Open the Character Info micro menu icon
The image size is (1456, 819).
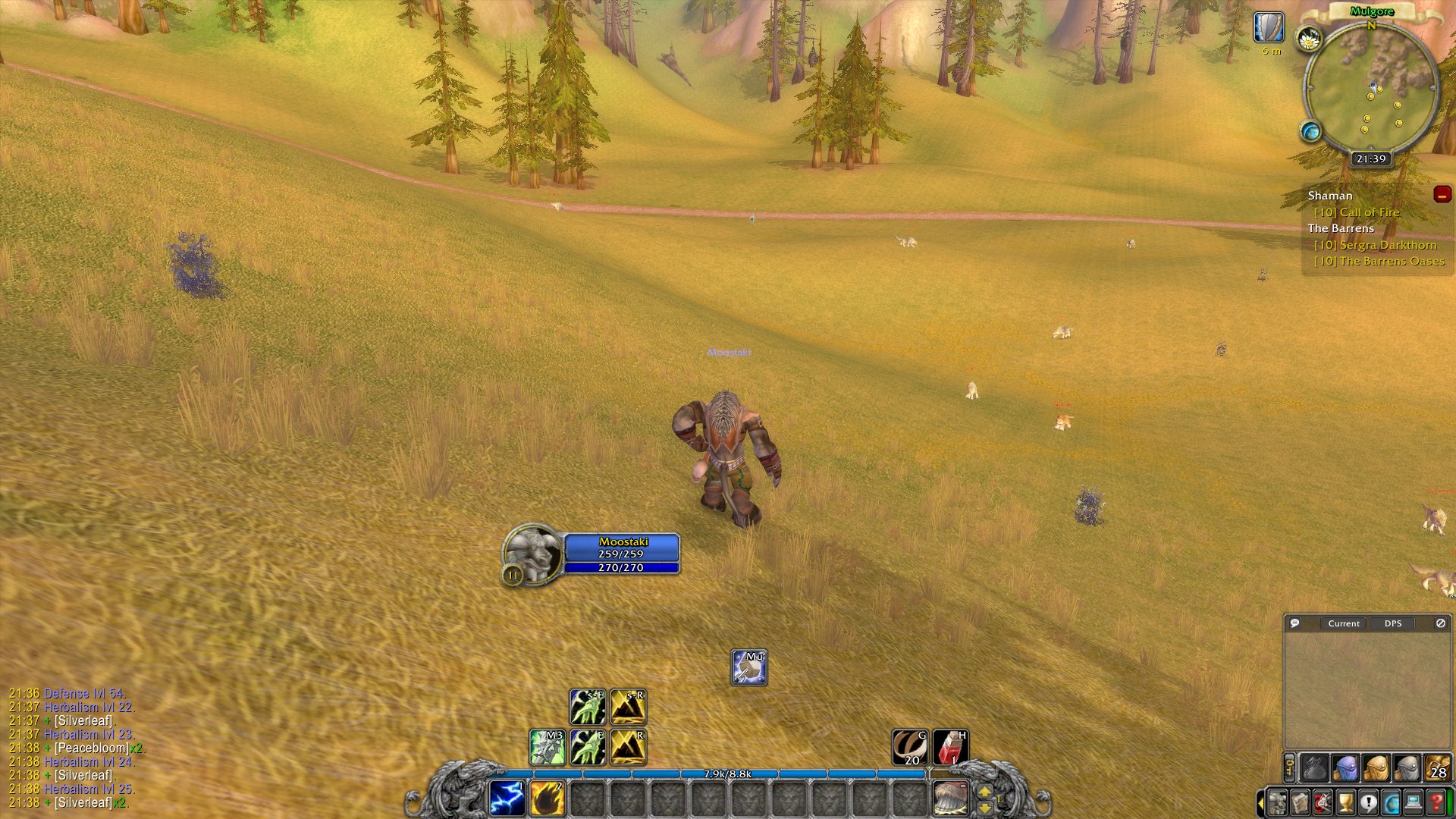pyautogui.click(x=1277, y=803)
